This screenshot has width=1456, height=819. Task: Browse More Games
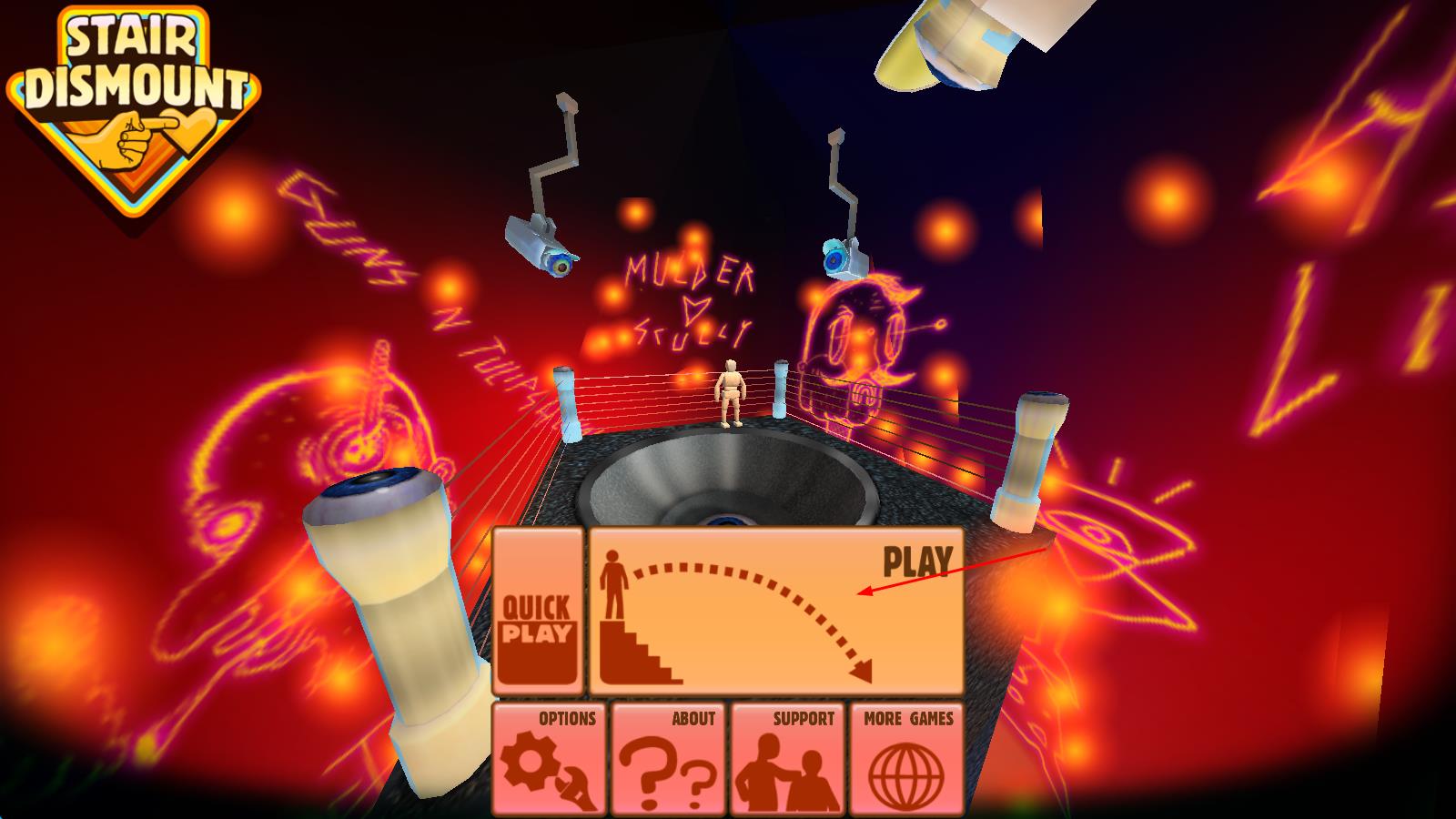pos(907,759)
